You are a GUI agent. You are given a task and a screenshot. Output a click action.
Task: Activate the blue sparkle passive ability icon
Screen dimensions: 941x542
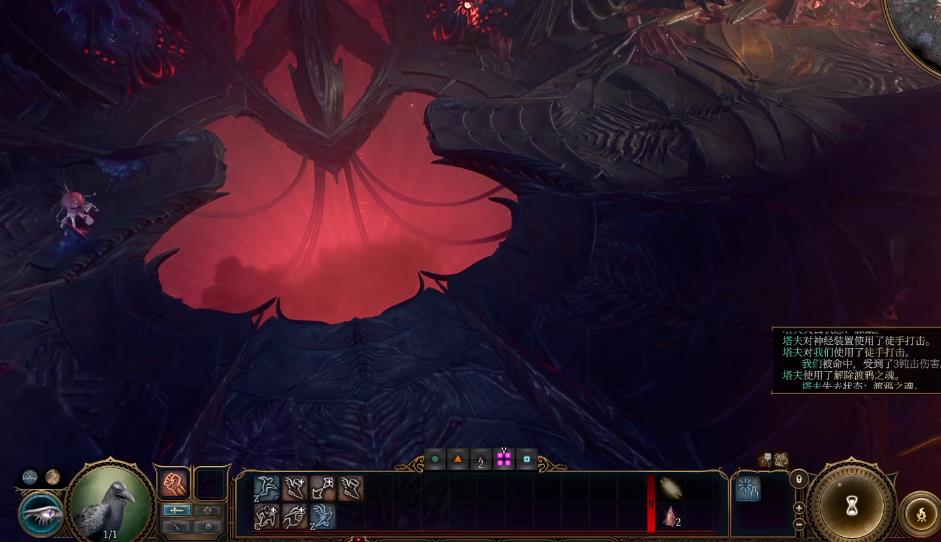click(748, 488)
